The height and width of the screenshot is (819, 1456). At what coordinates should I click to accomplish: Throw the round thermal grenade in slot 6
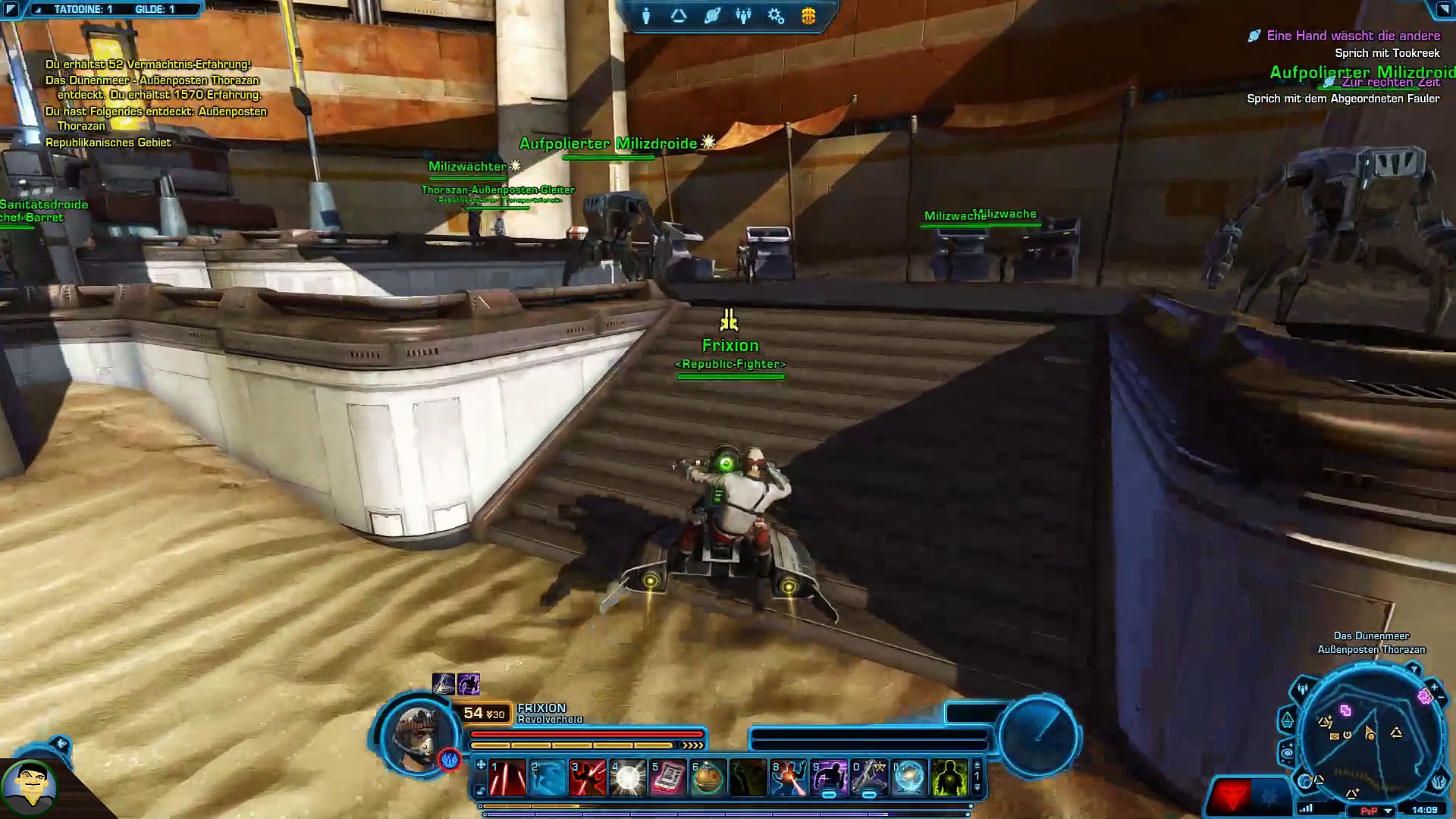click(708, 778)
